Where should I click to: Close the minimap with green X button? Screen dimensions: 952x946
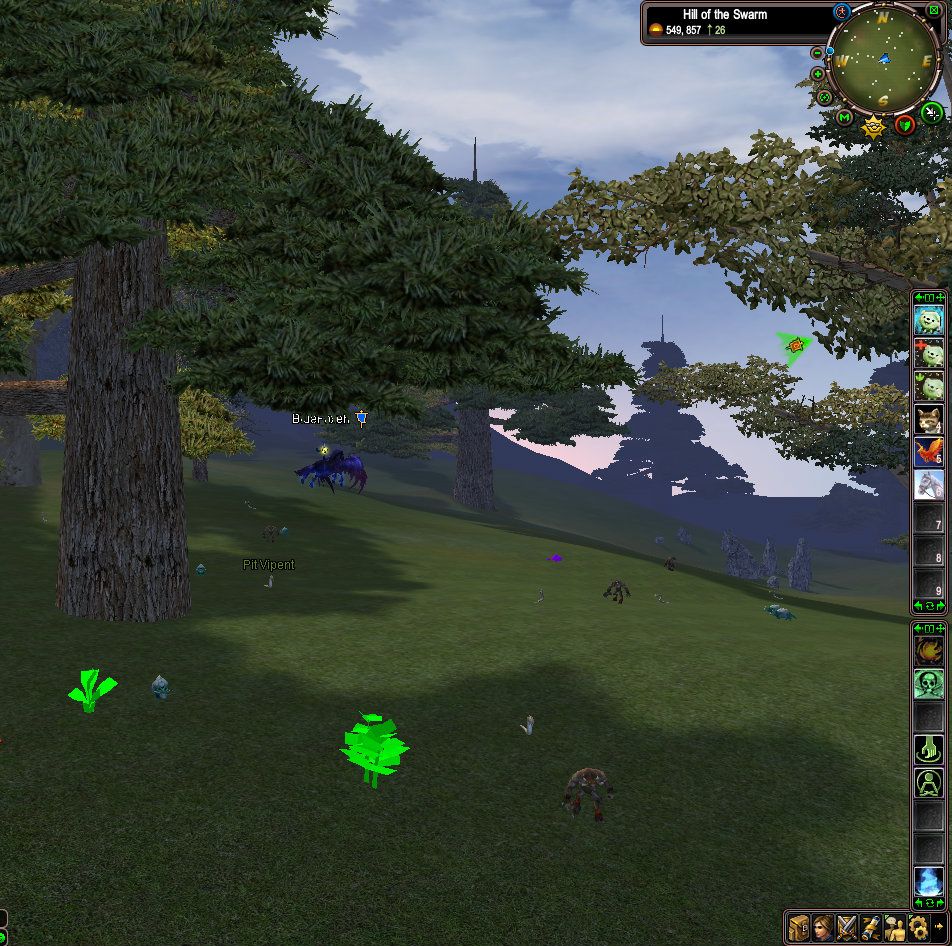(x=934, y=11)
